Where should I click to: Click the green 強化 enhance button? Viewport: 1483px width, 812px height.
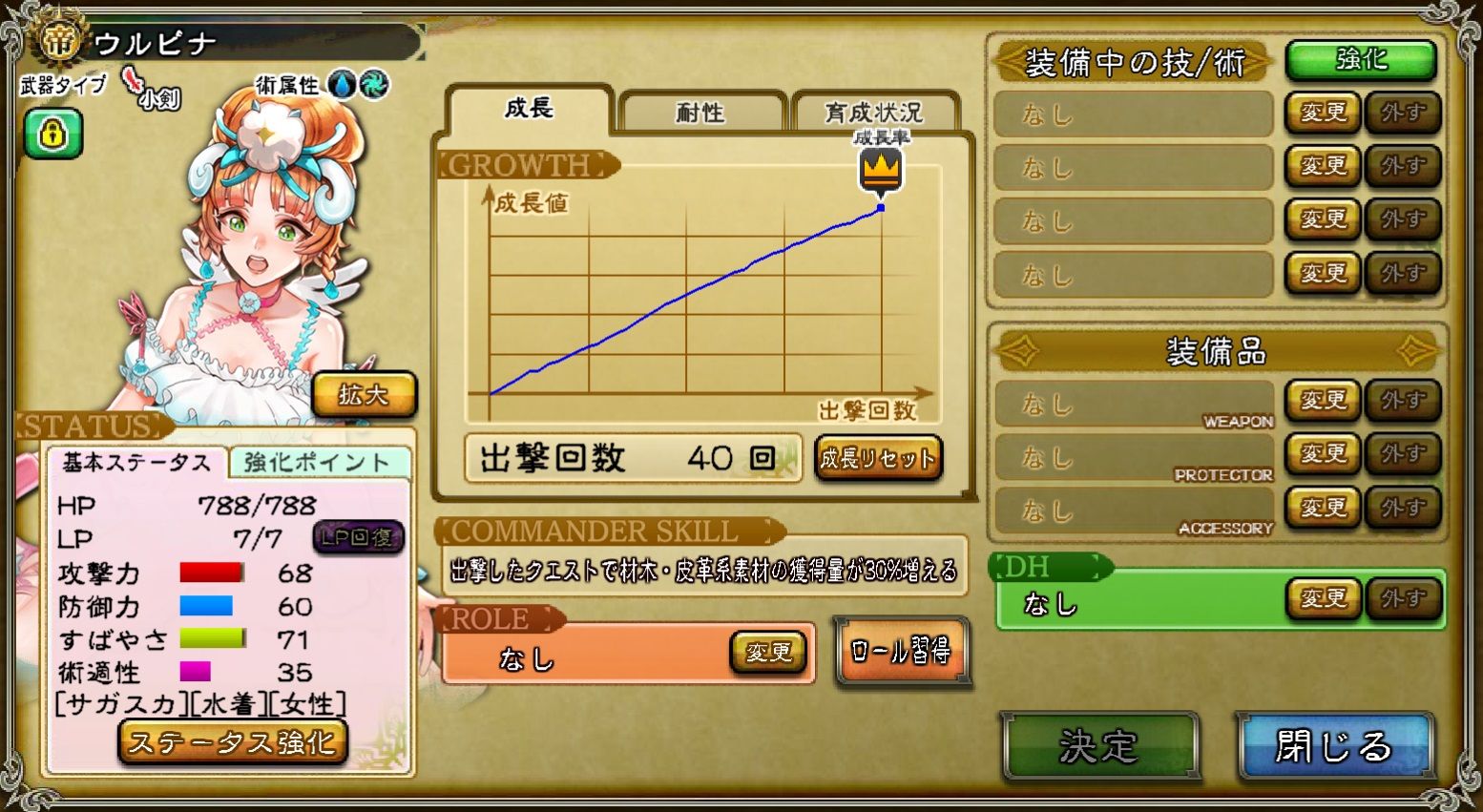point(1360,59)
